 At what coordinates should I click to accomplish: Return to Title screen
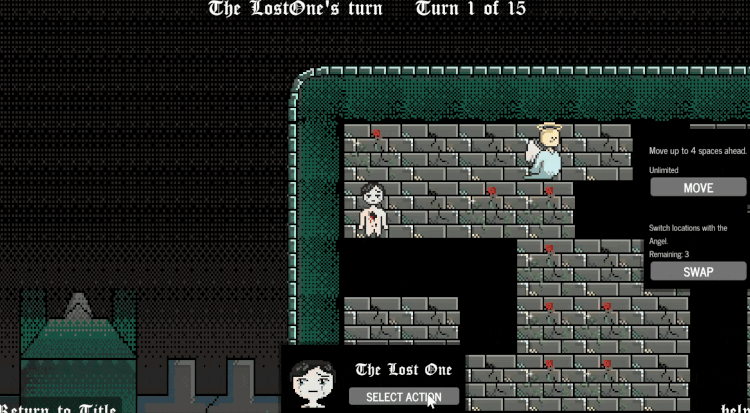[x=60, y=407]
